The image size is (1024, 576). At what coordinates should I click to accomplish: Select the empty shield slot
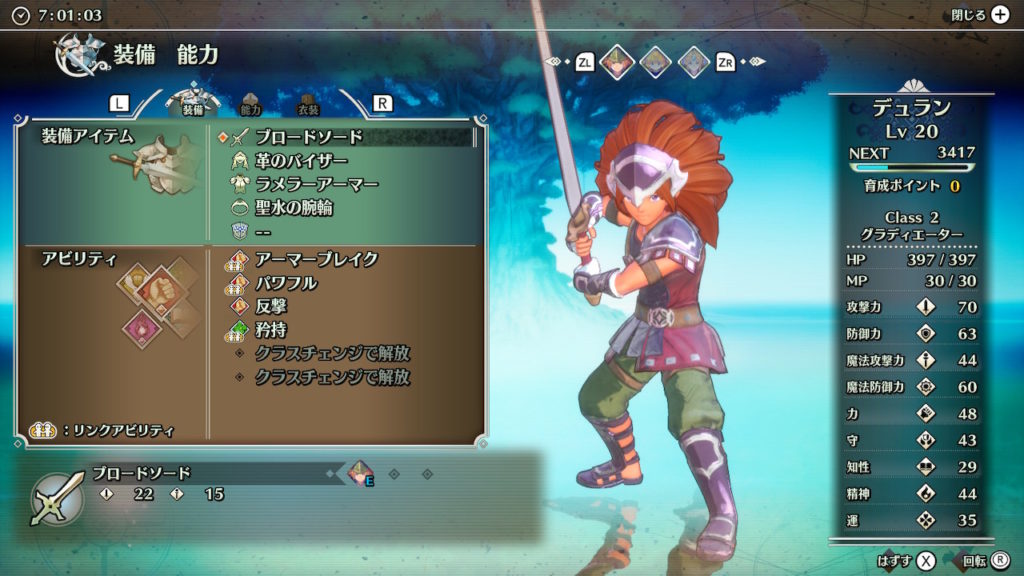263,231
